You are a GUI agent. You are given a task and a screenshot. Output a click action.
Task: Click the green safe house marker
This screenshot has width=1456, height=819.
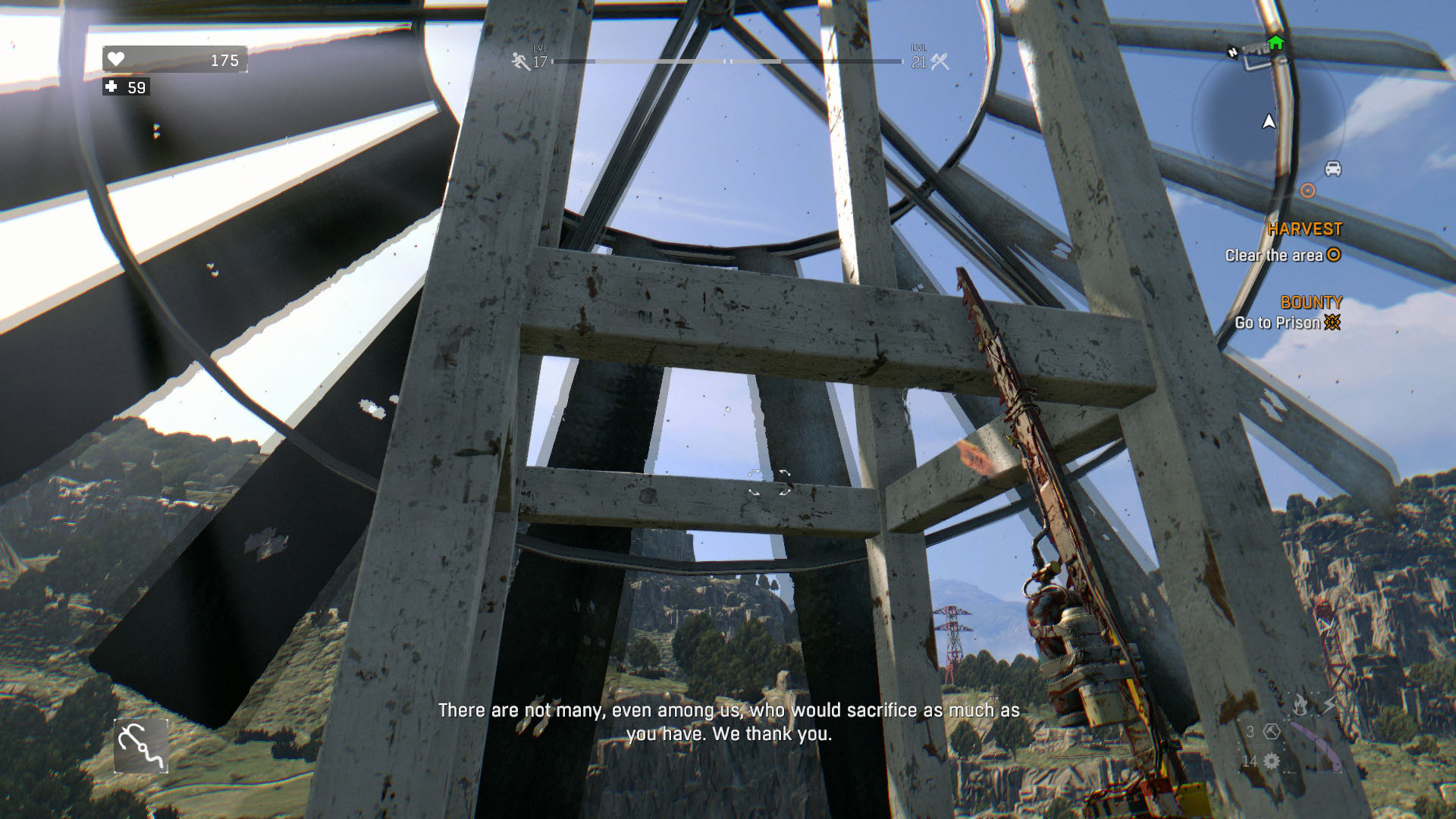(1276, 42)
